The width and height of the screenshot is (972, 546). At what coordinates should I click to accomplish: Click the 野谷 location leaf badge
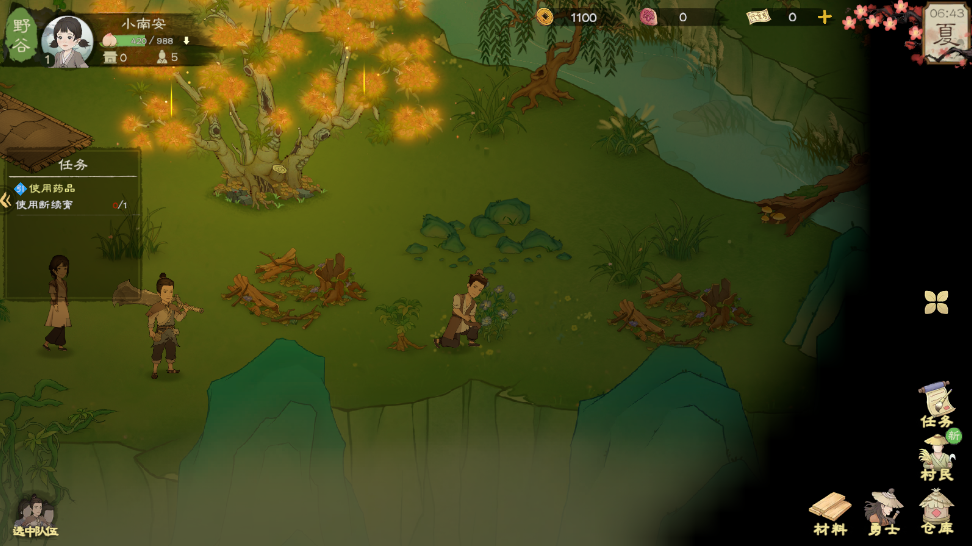click(21, 35)
